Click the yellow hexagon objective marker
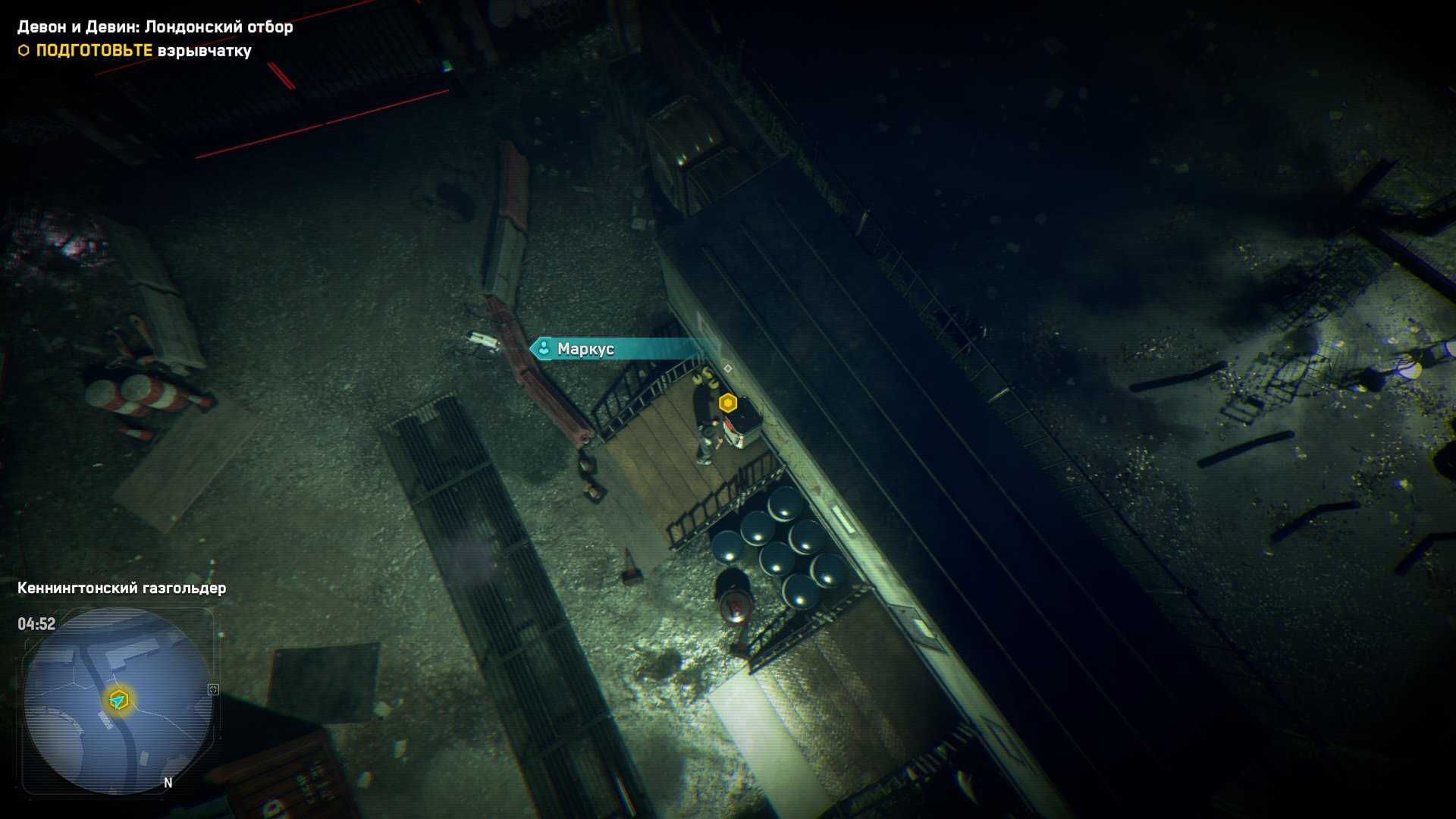 pyautogui.click(x=728, y=403)
